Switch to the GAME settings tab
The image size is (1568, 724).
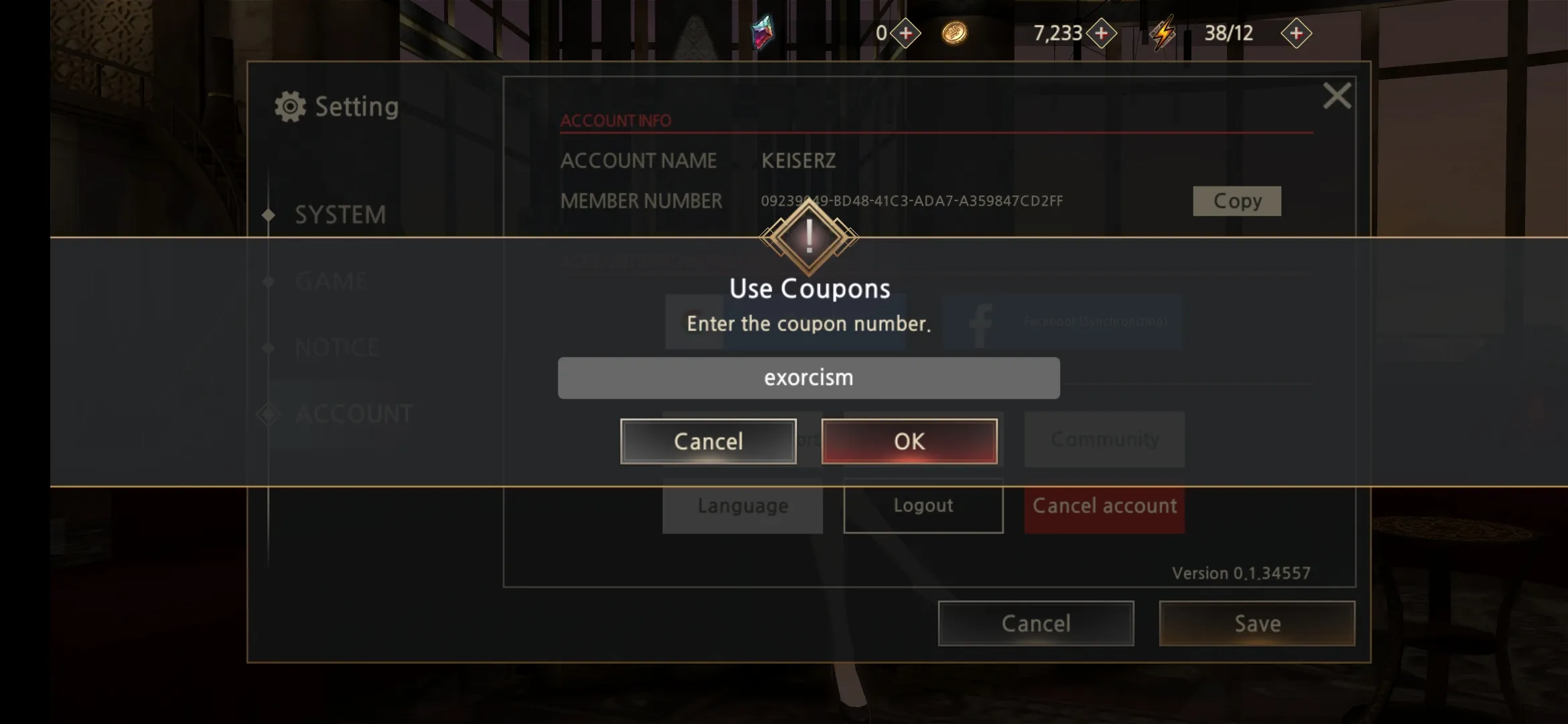[331, 281]
